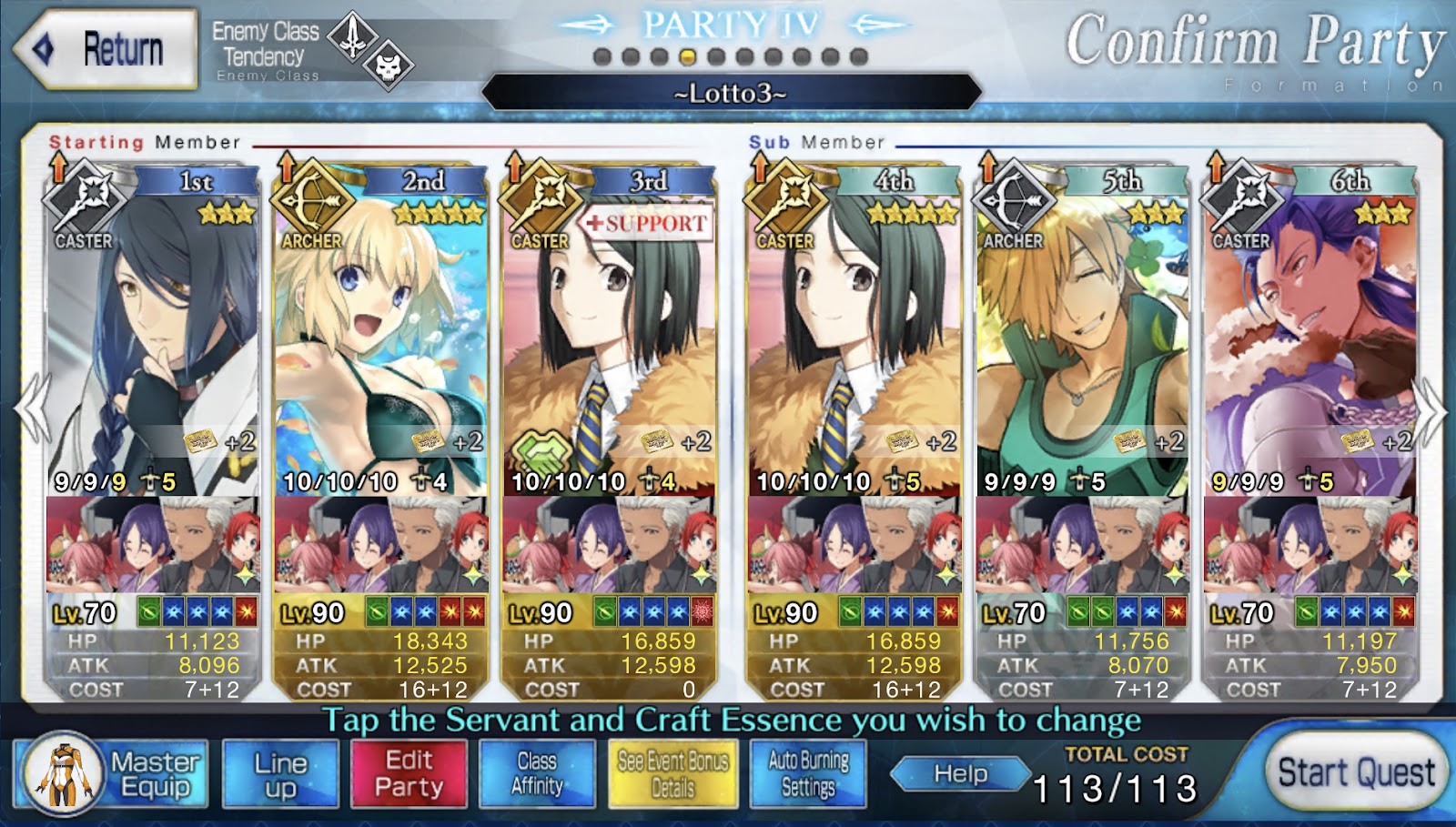Open the Line up option
1456x827 pixels.
tap(280, 774)
